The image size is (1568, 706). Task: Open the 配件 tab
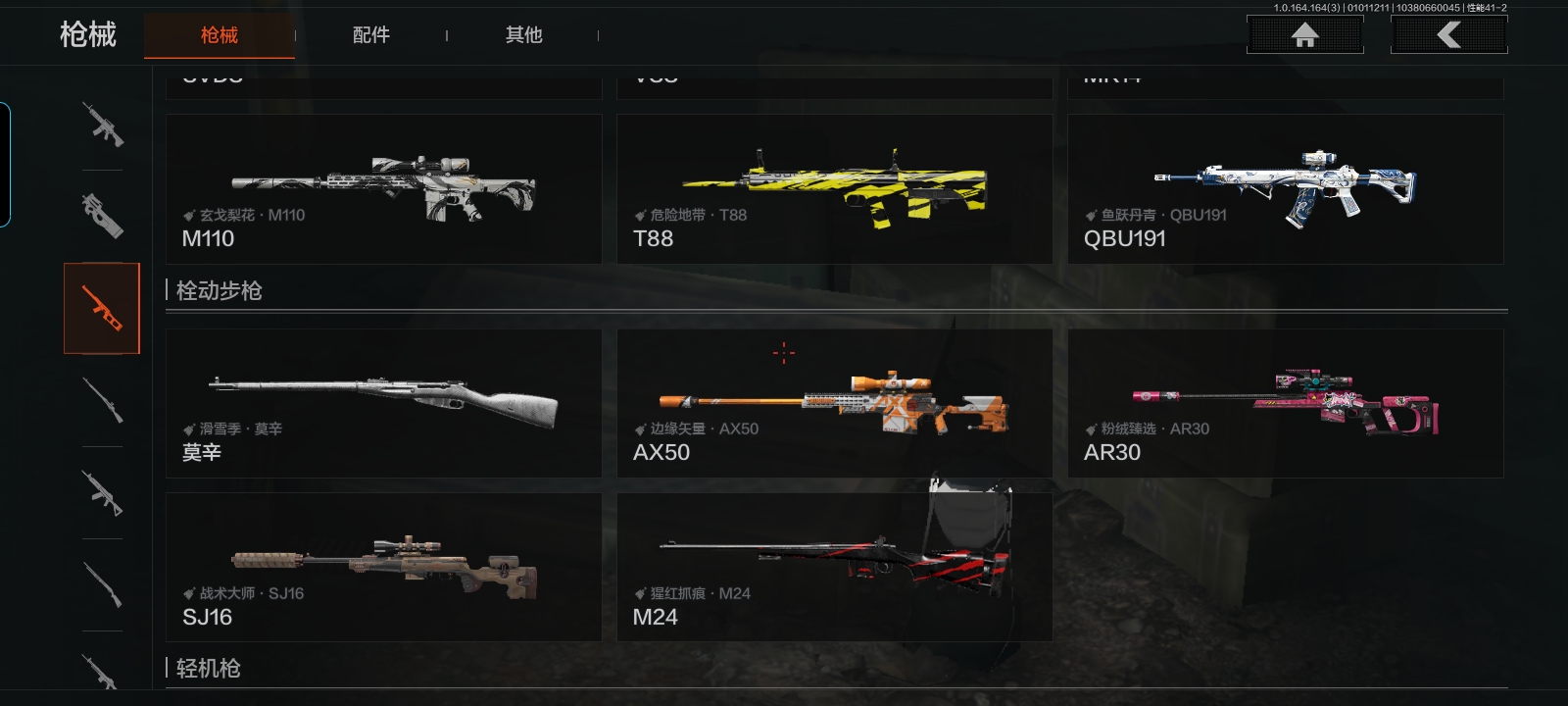click(371, 35)
